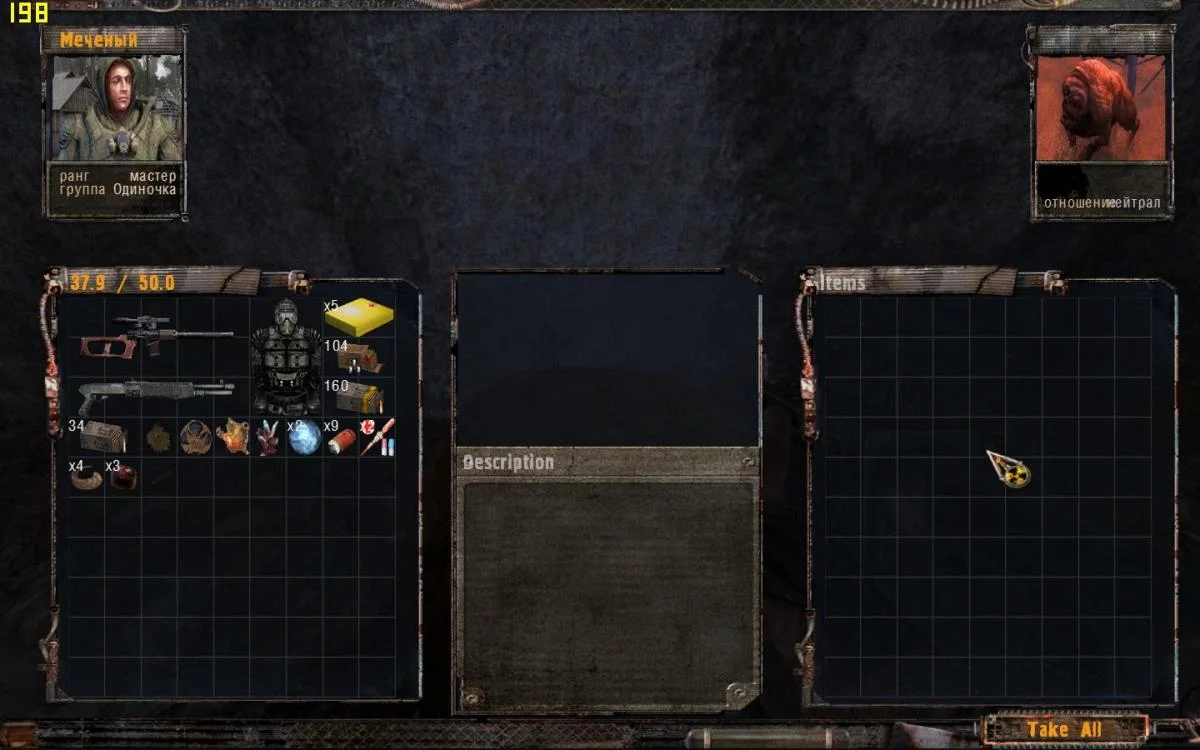Select the dull brown spiky artifact

point(159,437)
